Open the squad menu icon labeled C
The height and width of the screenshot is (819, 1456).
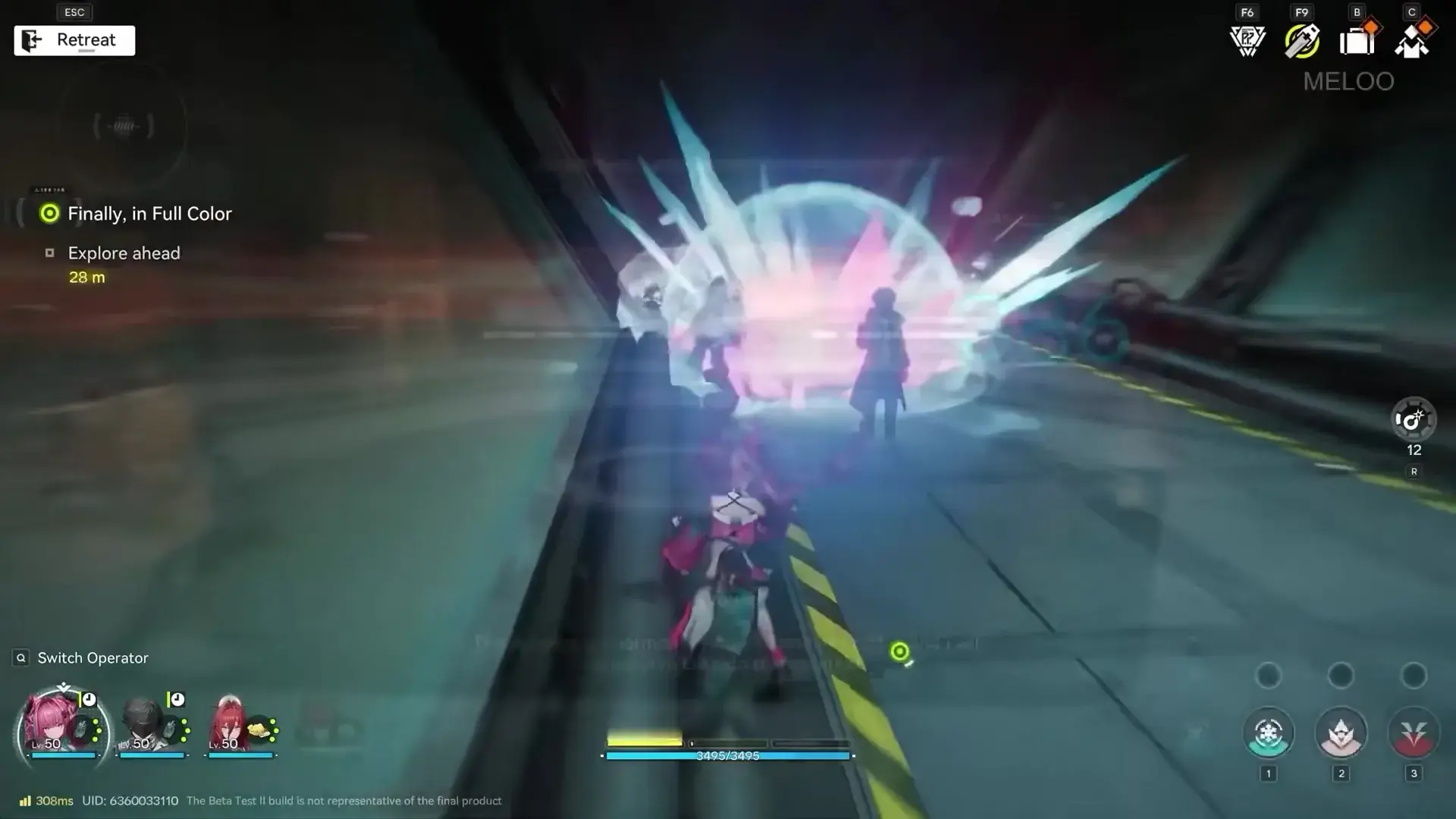coord(1411,42)
